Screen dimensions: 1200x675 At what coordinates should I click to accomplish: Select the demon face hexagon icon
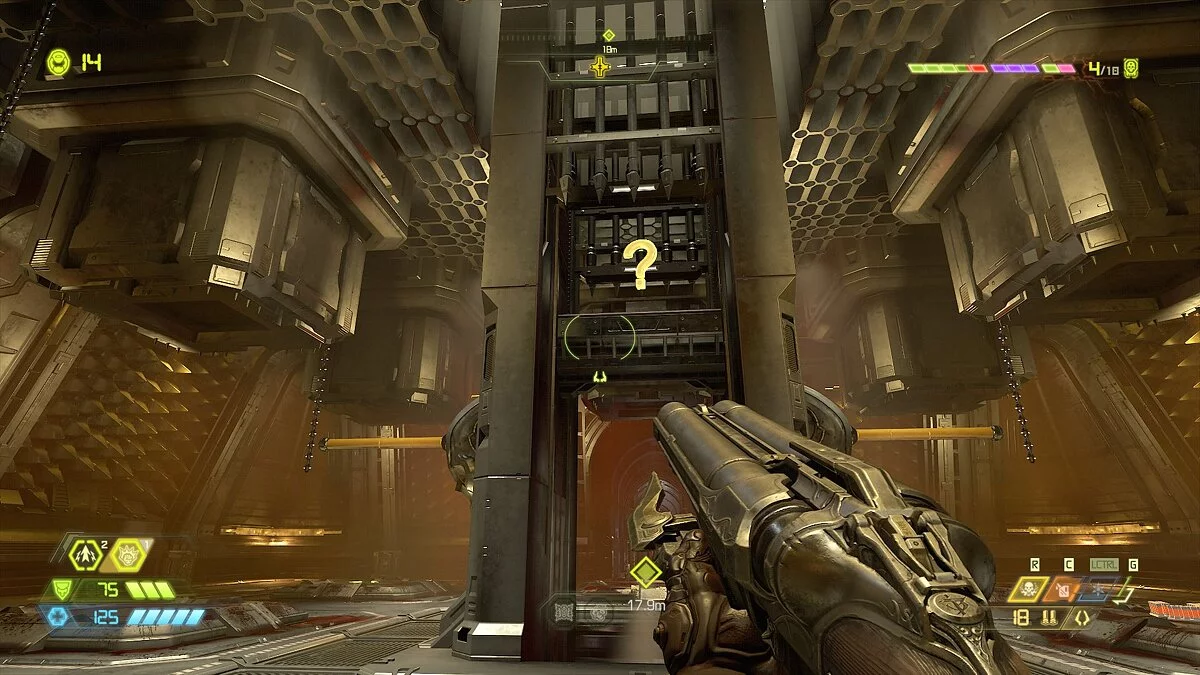tap(129, 553)
